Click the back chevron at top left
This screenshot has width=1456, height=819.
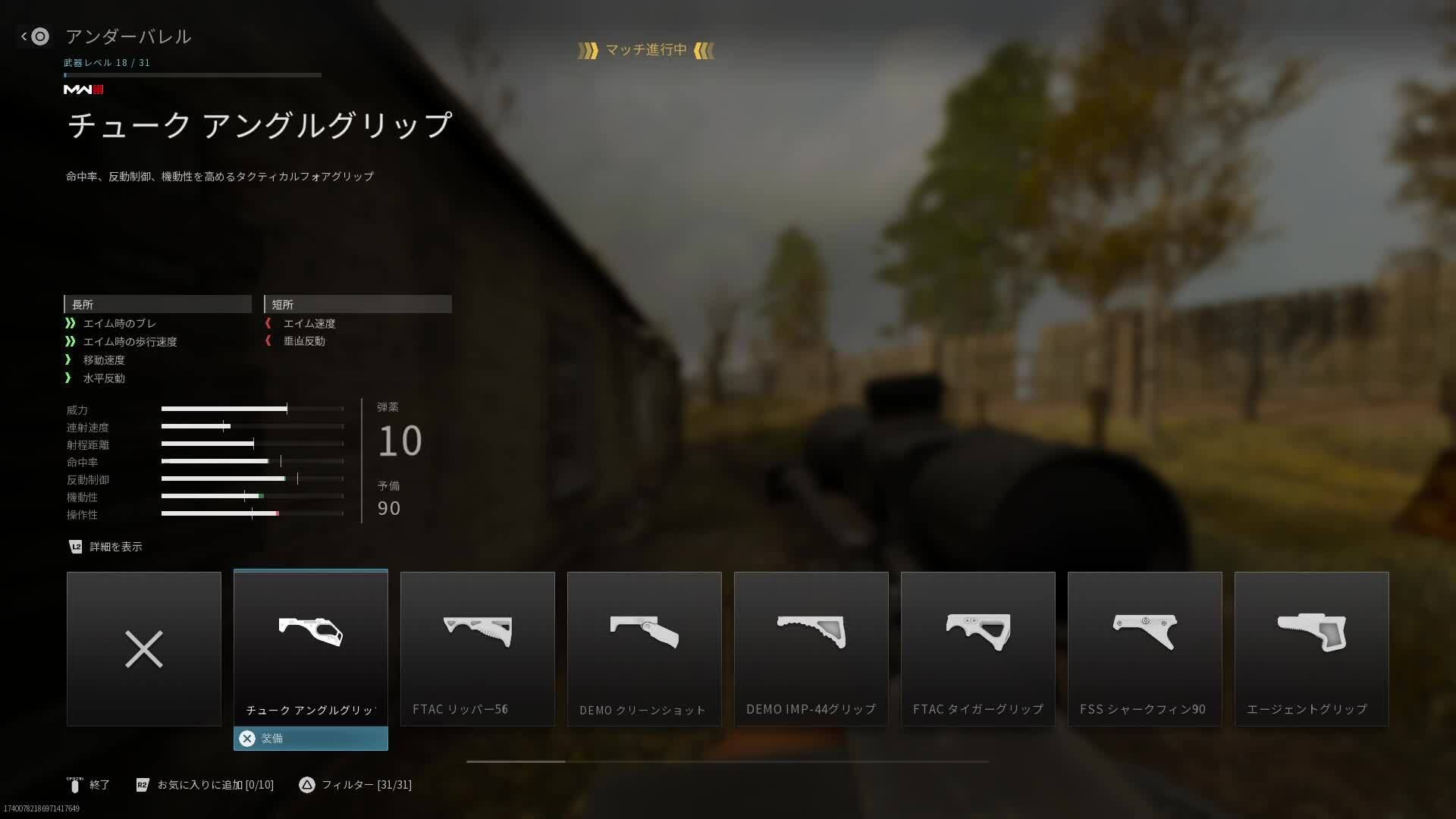(25, 36)
